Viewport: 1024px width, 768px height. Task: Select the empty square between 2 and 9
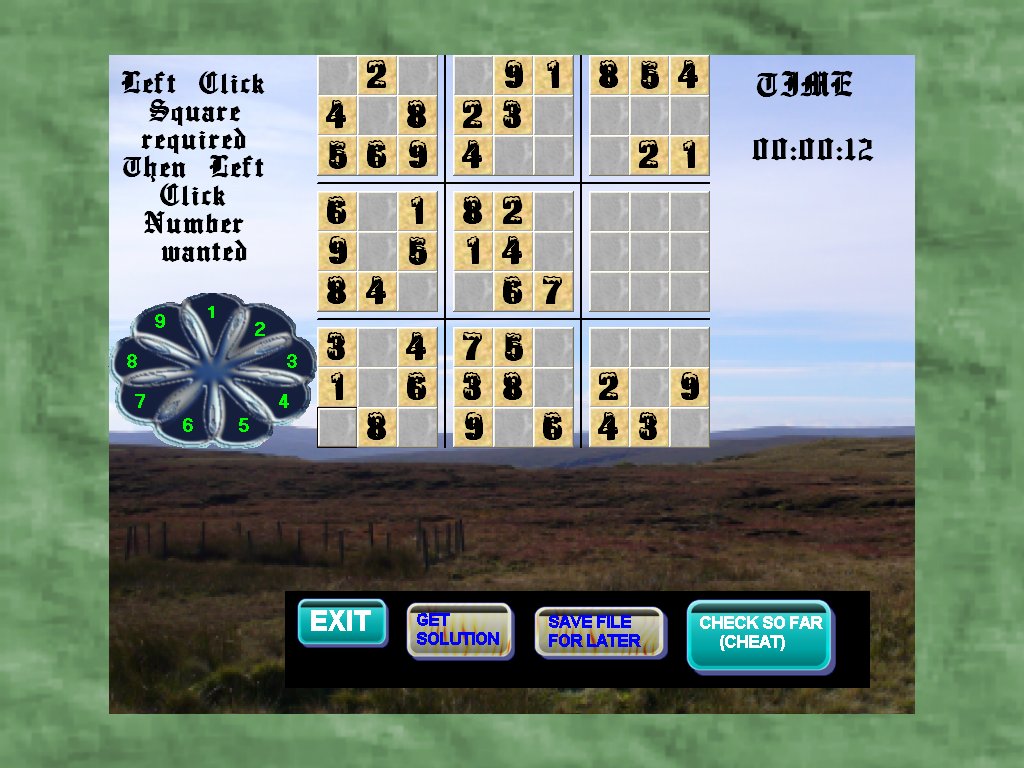(649, 387)
